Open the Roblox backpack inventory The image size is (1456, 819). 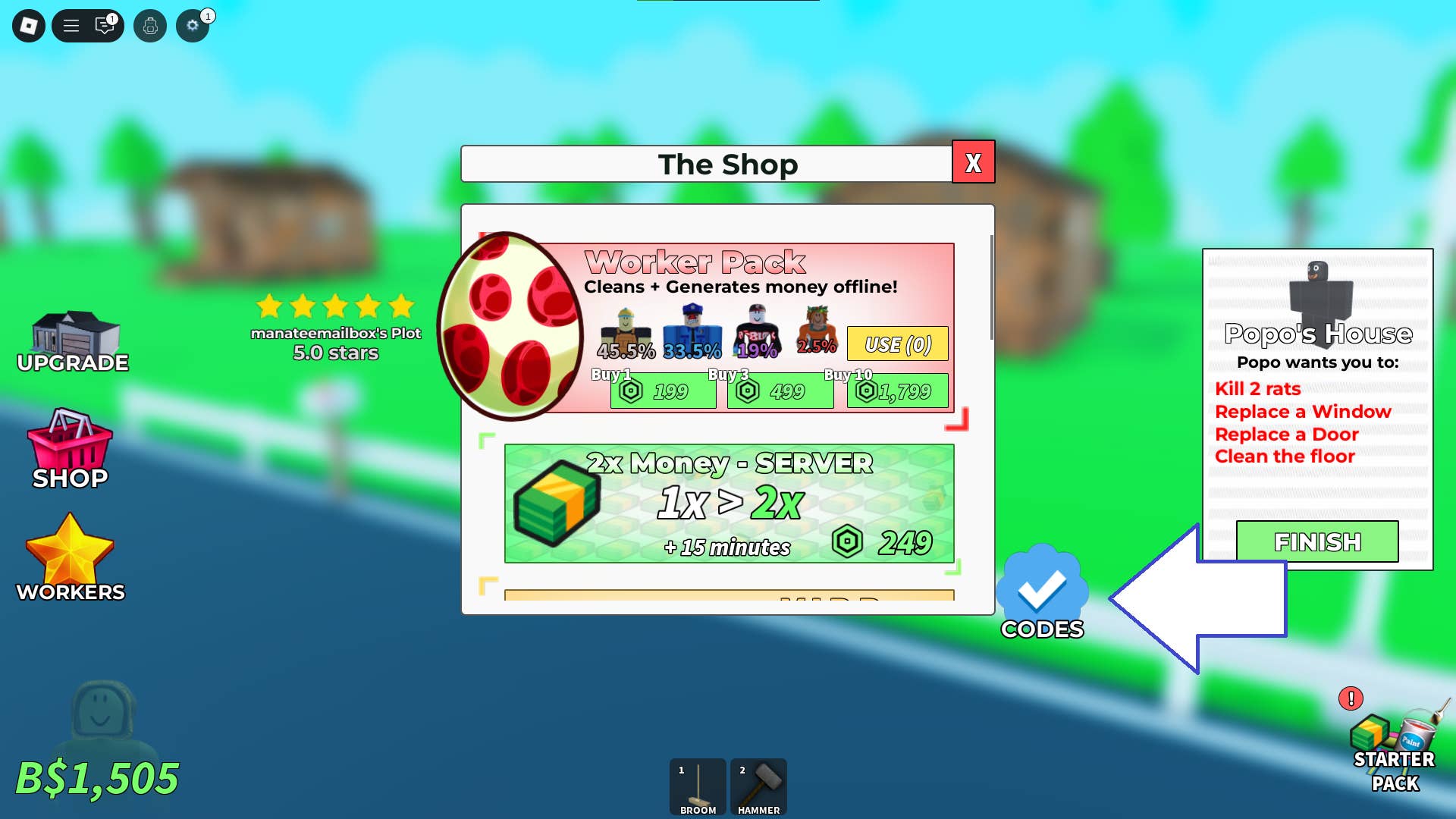[x=151, y=25]
